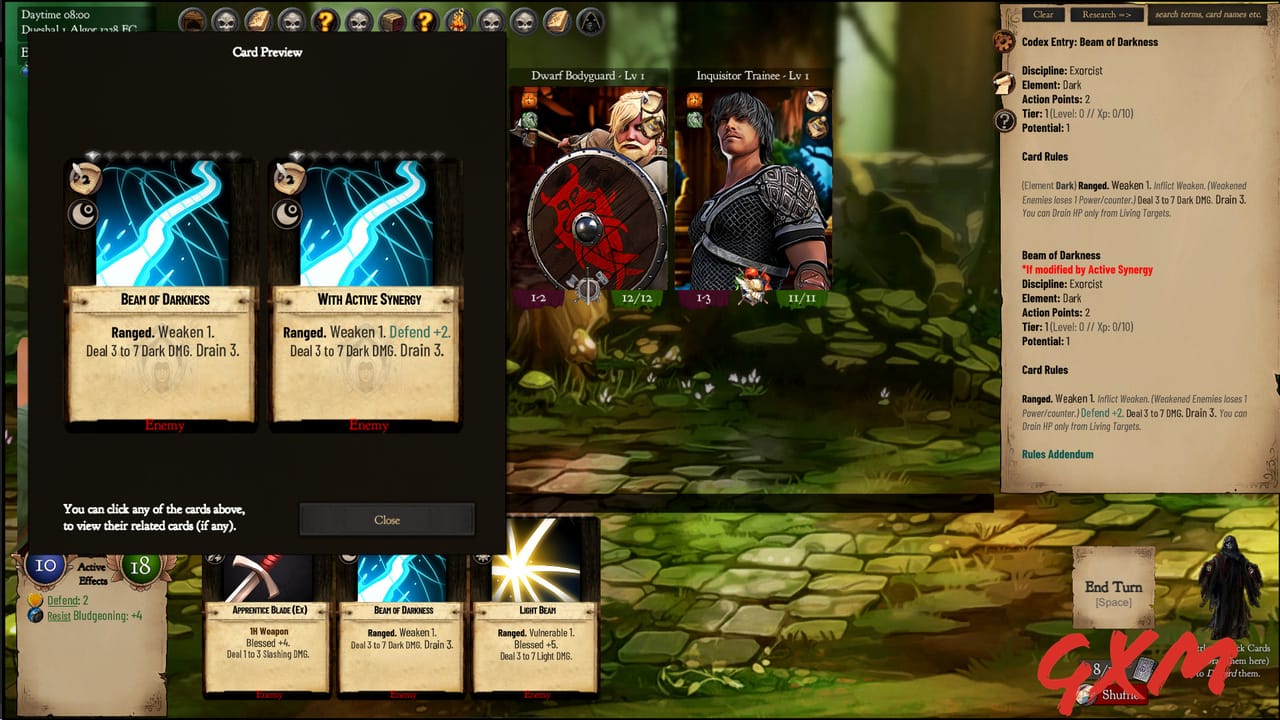Click the Defend shield icon under Active Effects
Image resolution: width=1280 pixels, height=720 pixels.
coord(35,600)
